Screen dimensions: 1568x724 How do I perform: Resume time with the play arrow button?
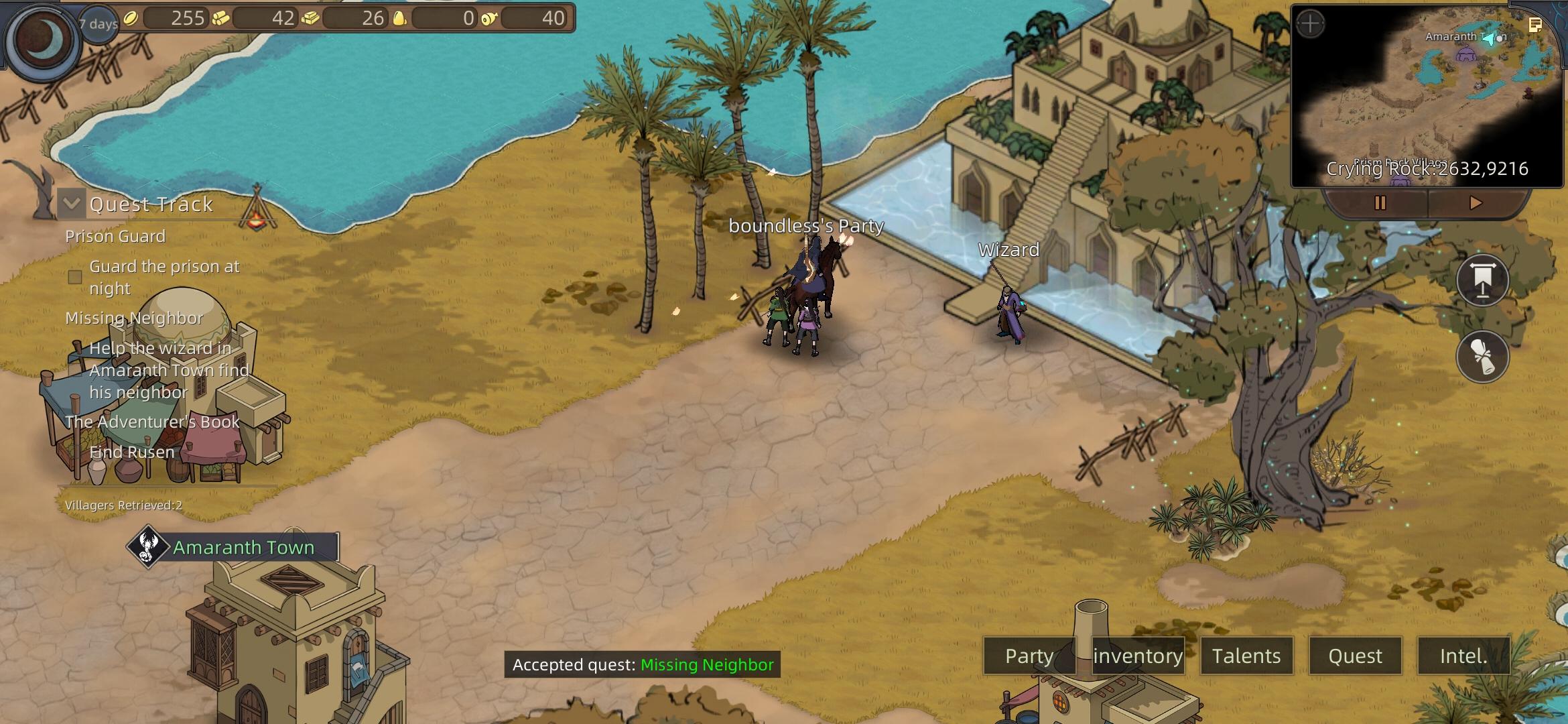point(1475,202)
